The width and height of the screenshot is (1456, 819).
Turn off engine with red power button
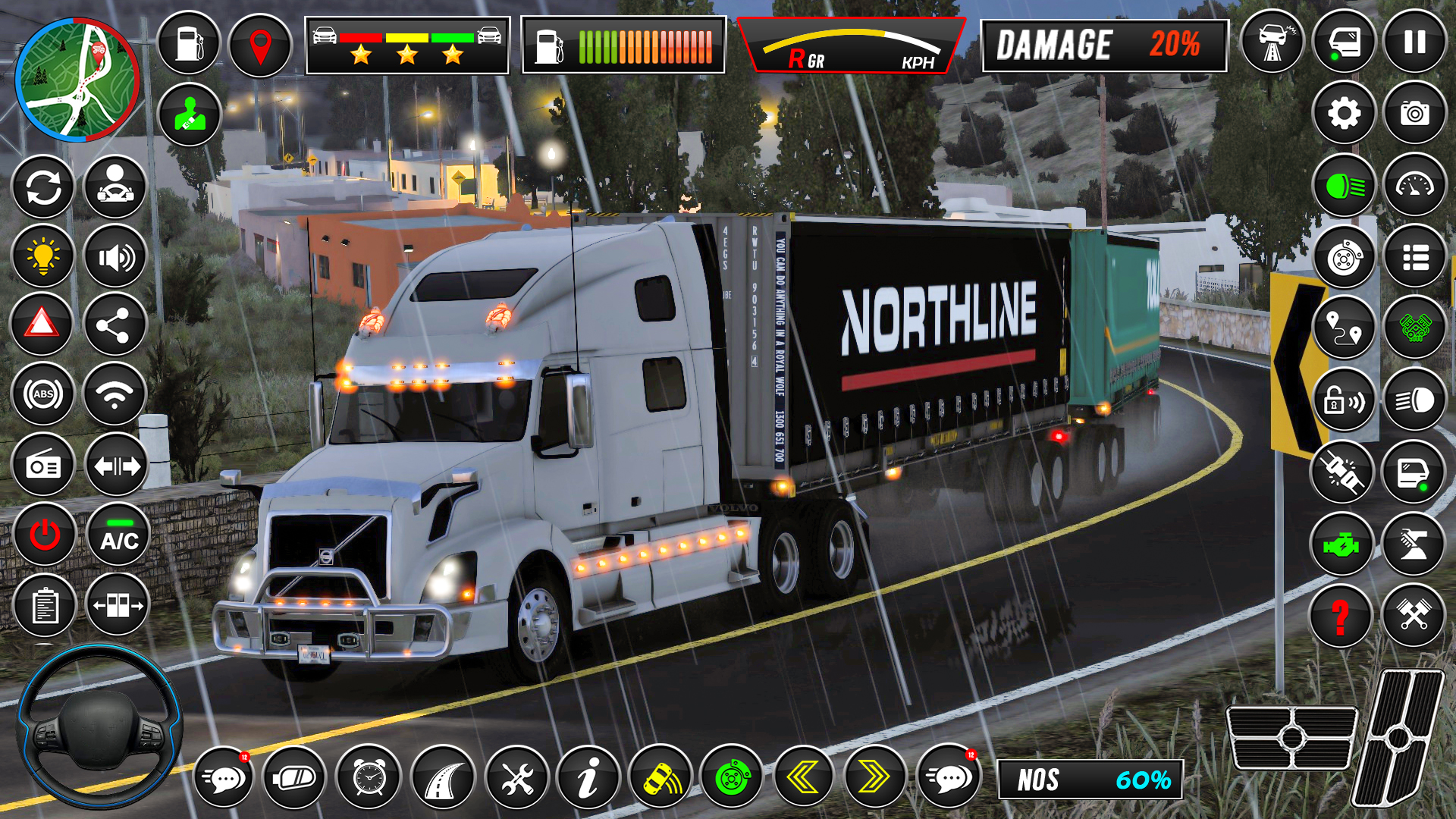pyautogui.click(x=45, y=535)
